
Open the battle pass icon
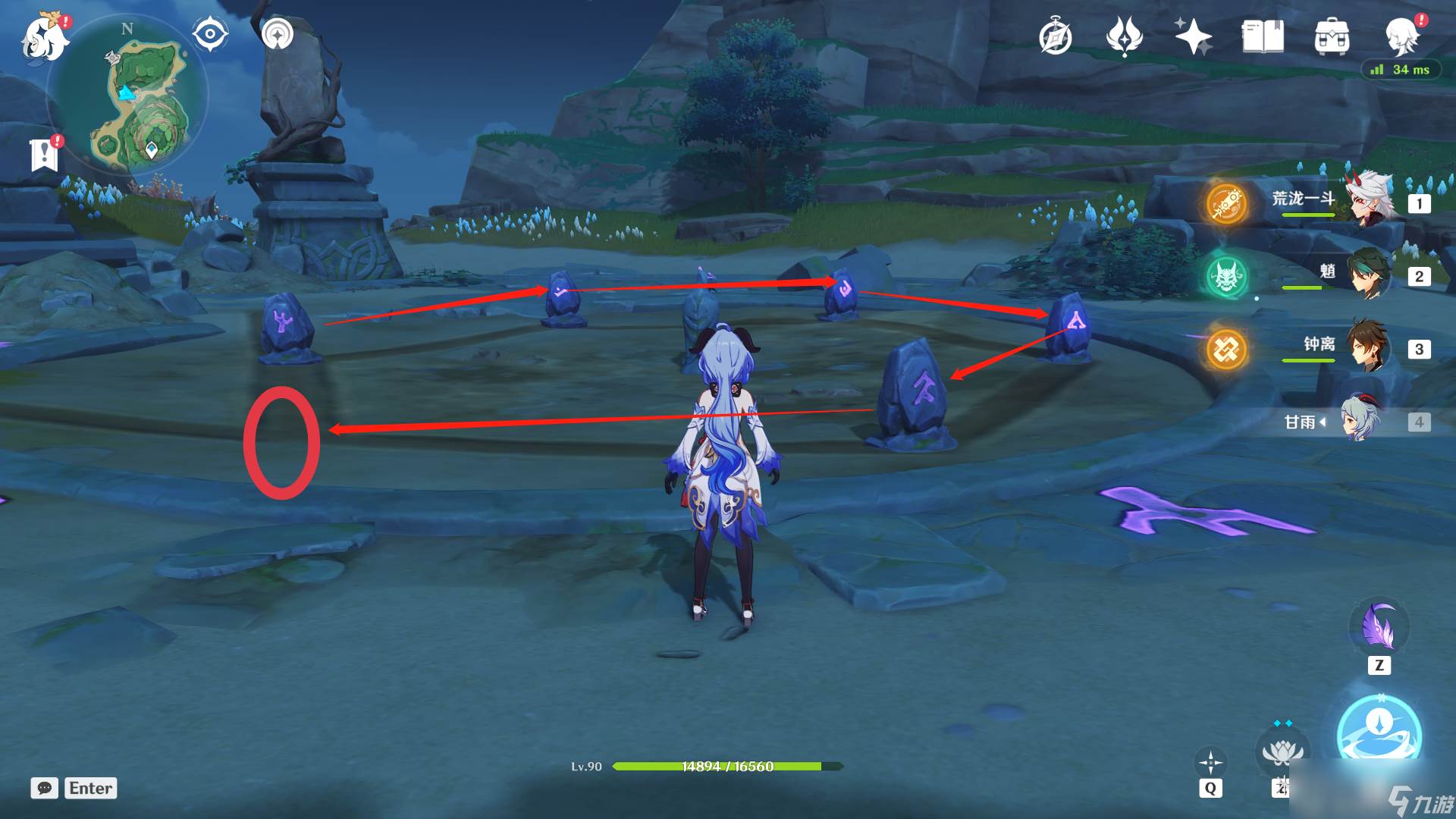(1124, 36)
